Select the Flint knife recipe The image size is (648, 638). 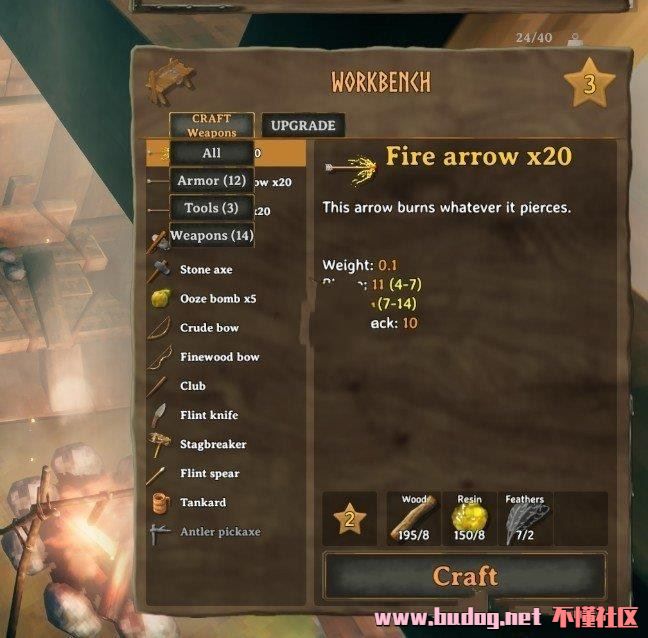click(x=209, y=415)
